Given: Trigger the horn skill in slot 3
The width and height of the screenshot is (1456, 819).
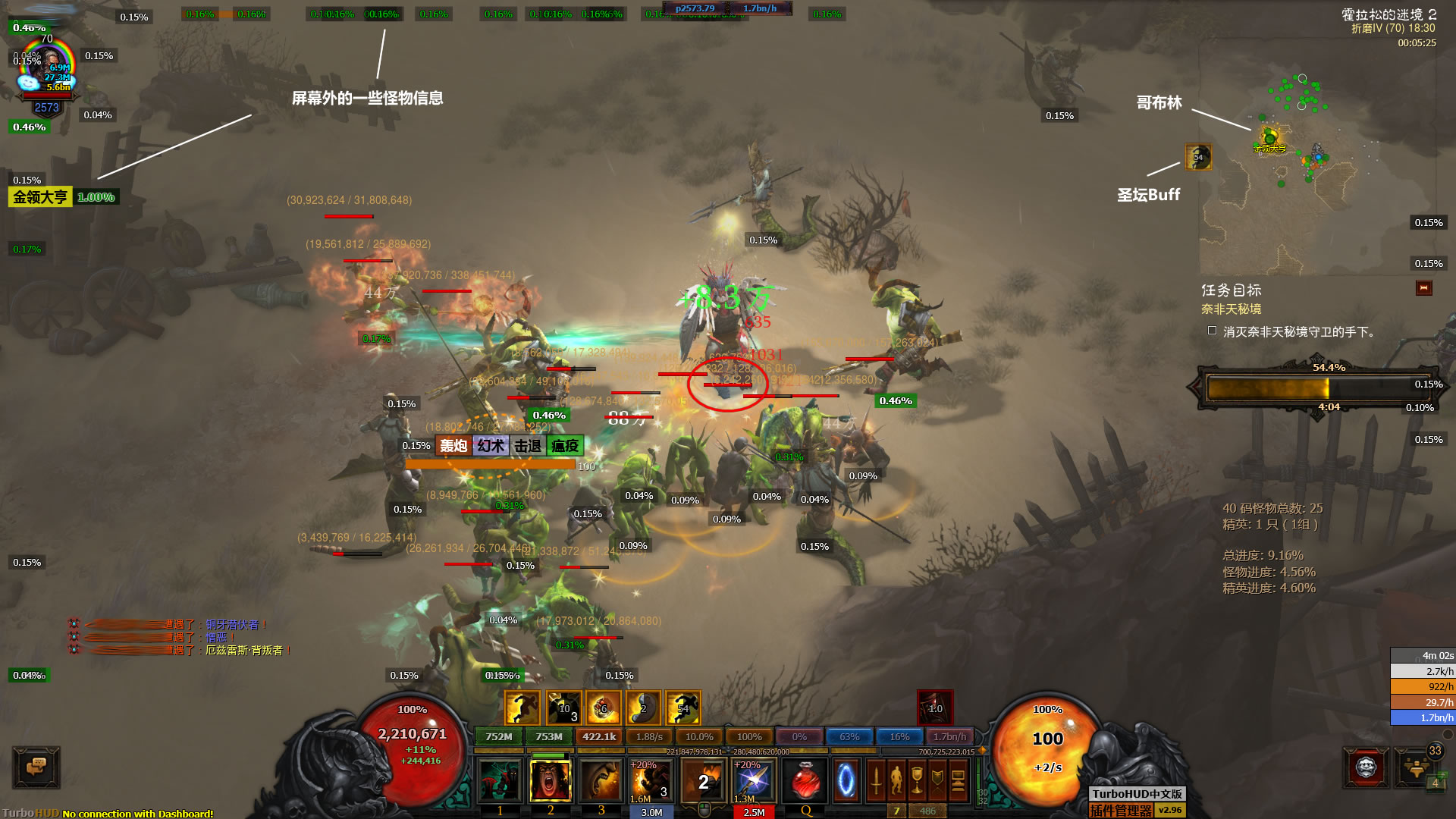Looking at the screenshot, I should (601, 781).
